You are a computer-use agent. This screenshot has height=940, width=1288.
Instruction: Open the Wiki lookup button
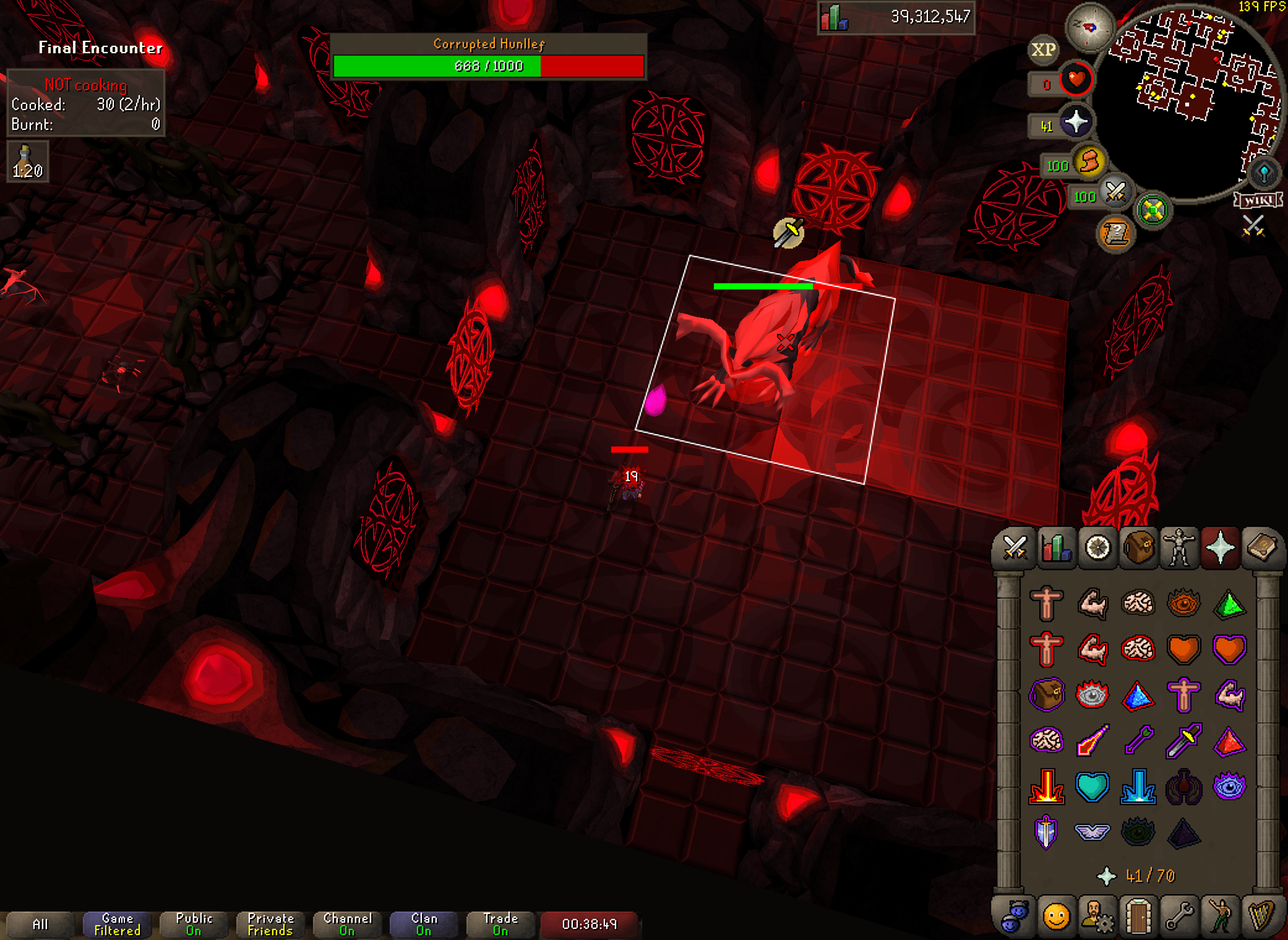[x=1258, y=200]
